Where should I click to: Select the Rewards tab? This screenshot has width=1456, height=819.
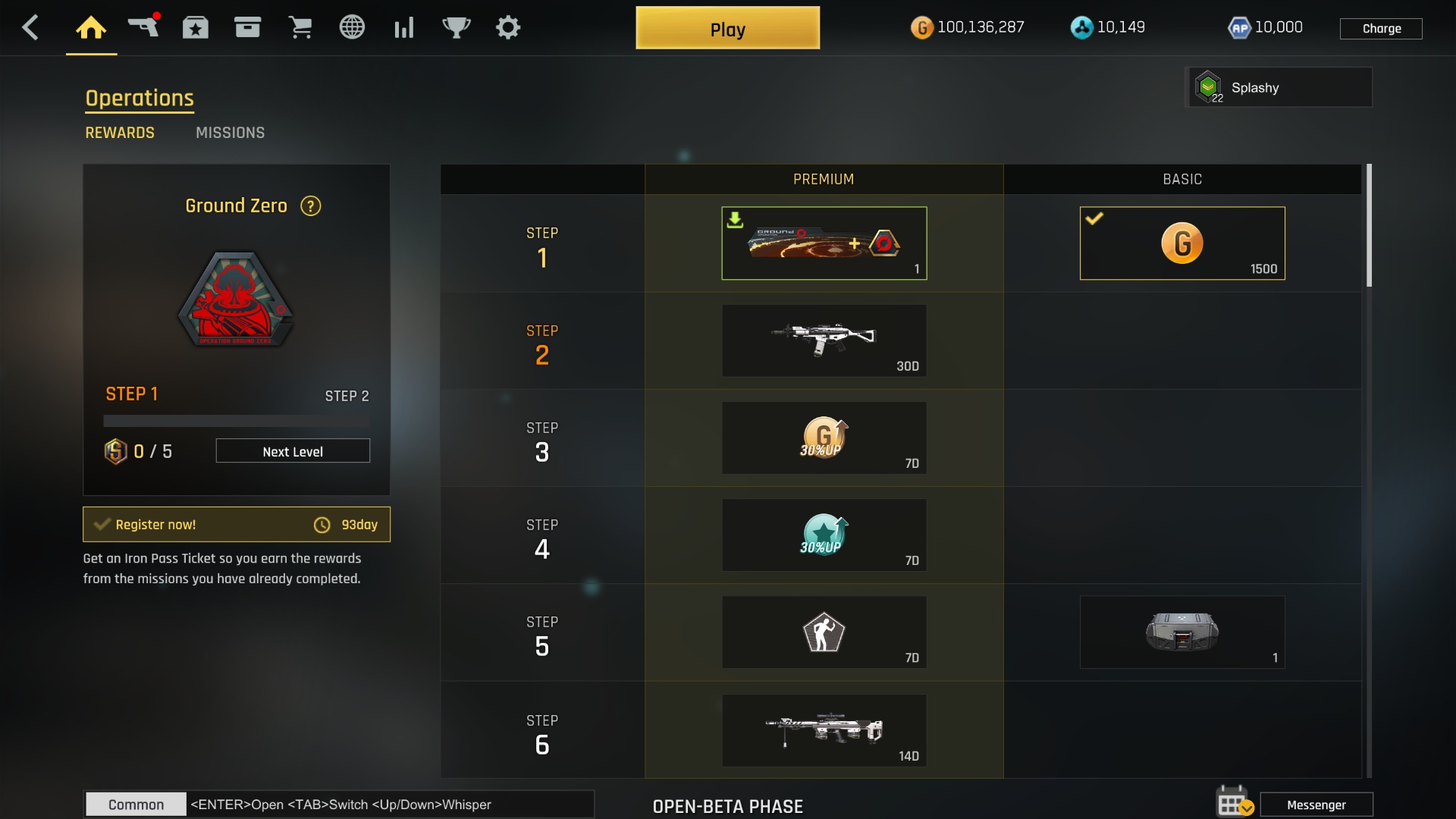(120, 133)
